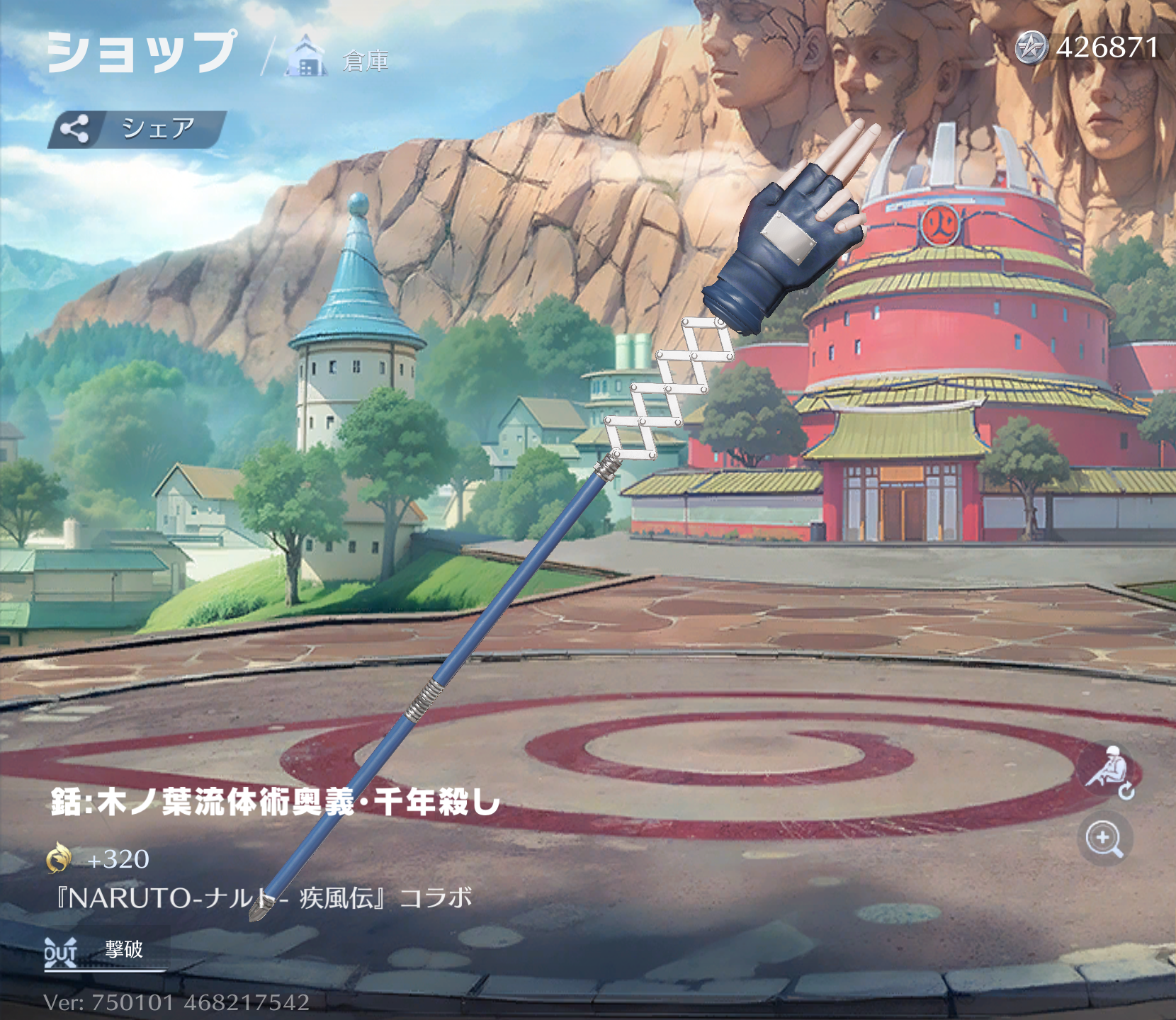Zoom in with the magnifier button
The height and width of the screenshot is (1020, 1176).
[x=1104, y=839]
